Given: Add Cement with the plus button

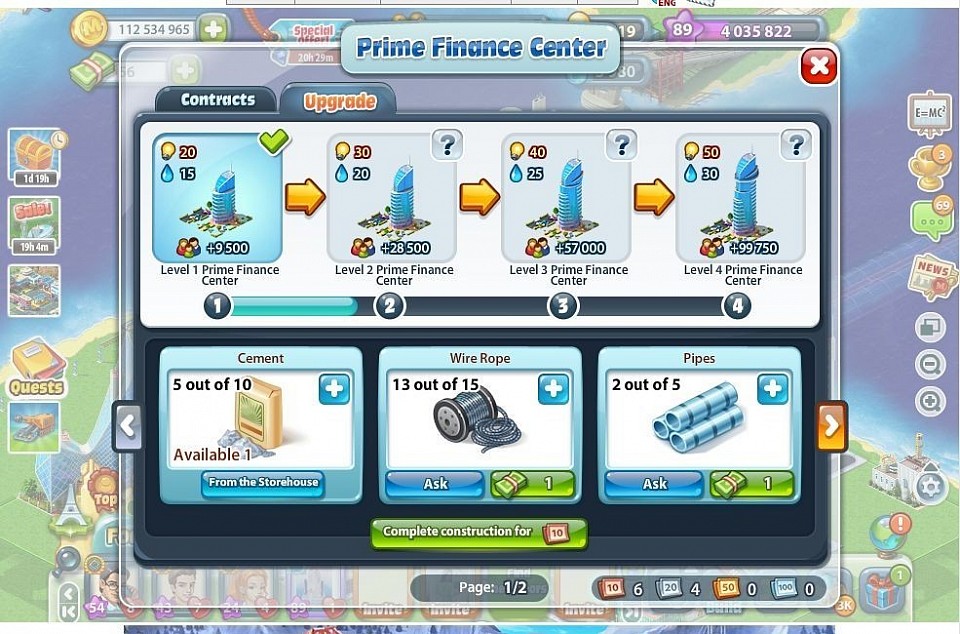Looking at the screenshot, I should pos(334,390).
